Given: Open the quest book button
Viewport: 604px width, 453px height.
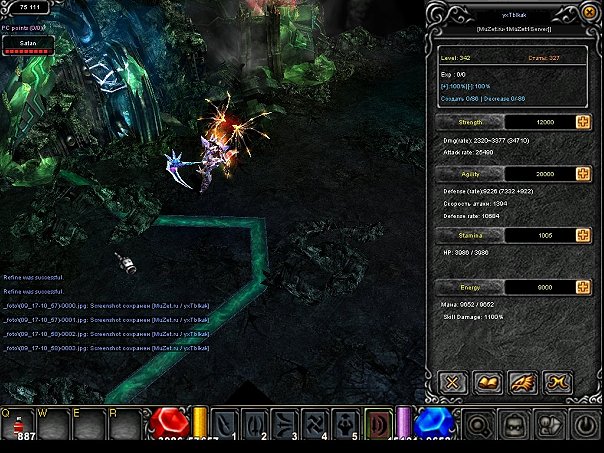Looking at the screenshot, I should (x=485, y=381).
